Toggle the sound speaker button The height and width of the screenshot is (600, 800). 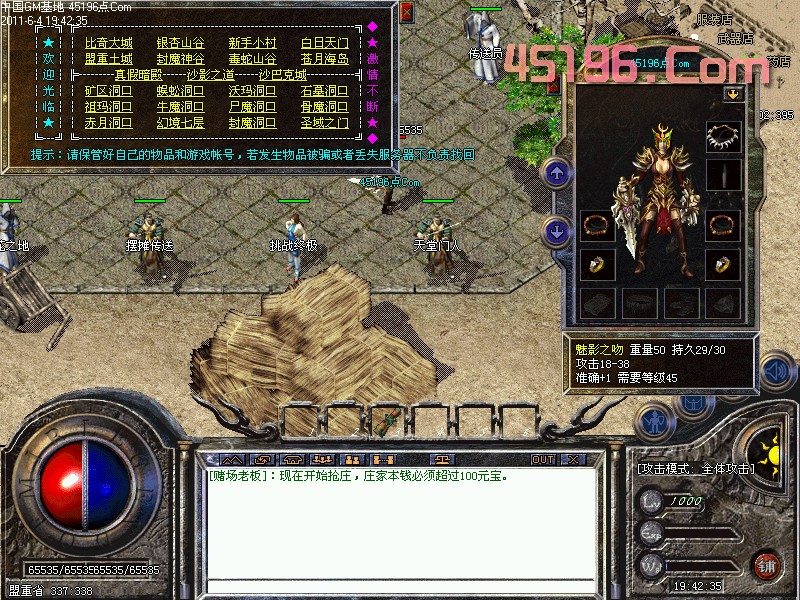(774, 371)
